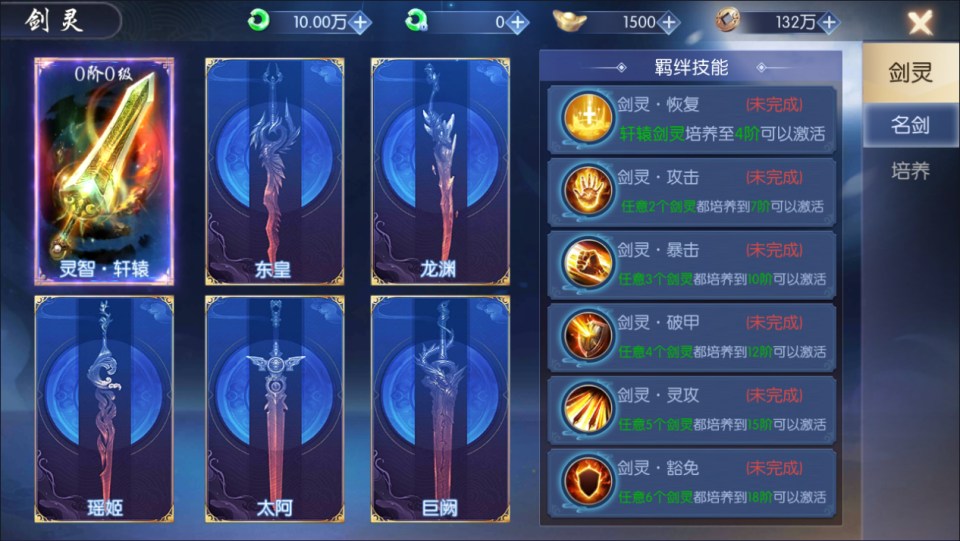Add copper coins next to 132万
Viewport: 960px width, 541px height.
829,22
